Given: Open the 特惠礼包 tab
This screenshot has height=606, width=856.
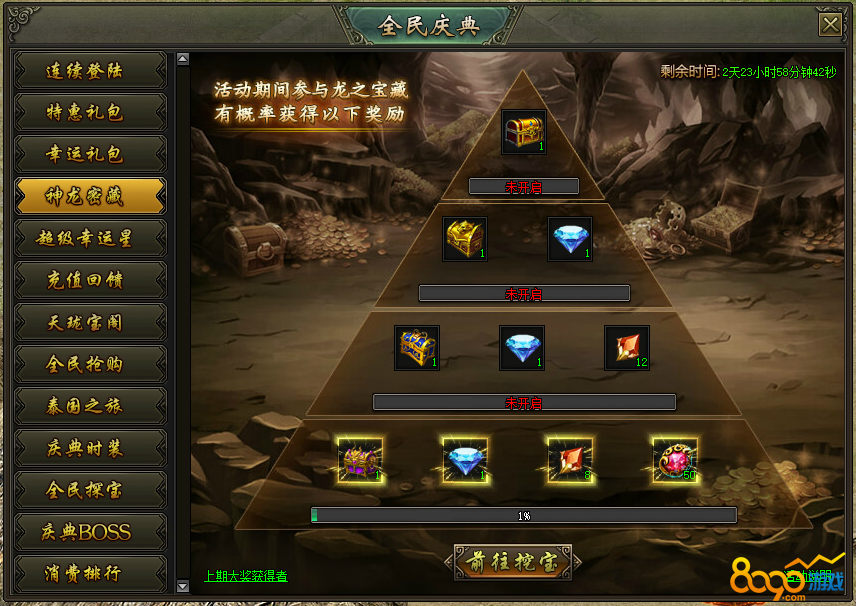Looking at the screenshot, I should tap(90, 113).
